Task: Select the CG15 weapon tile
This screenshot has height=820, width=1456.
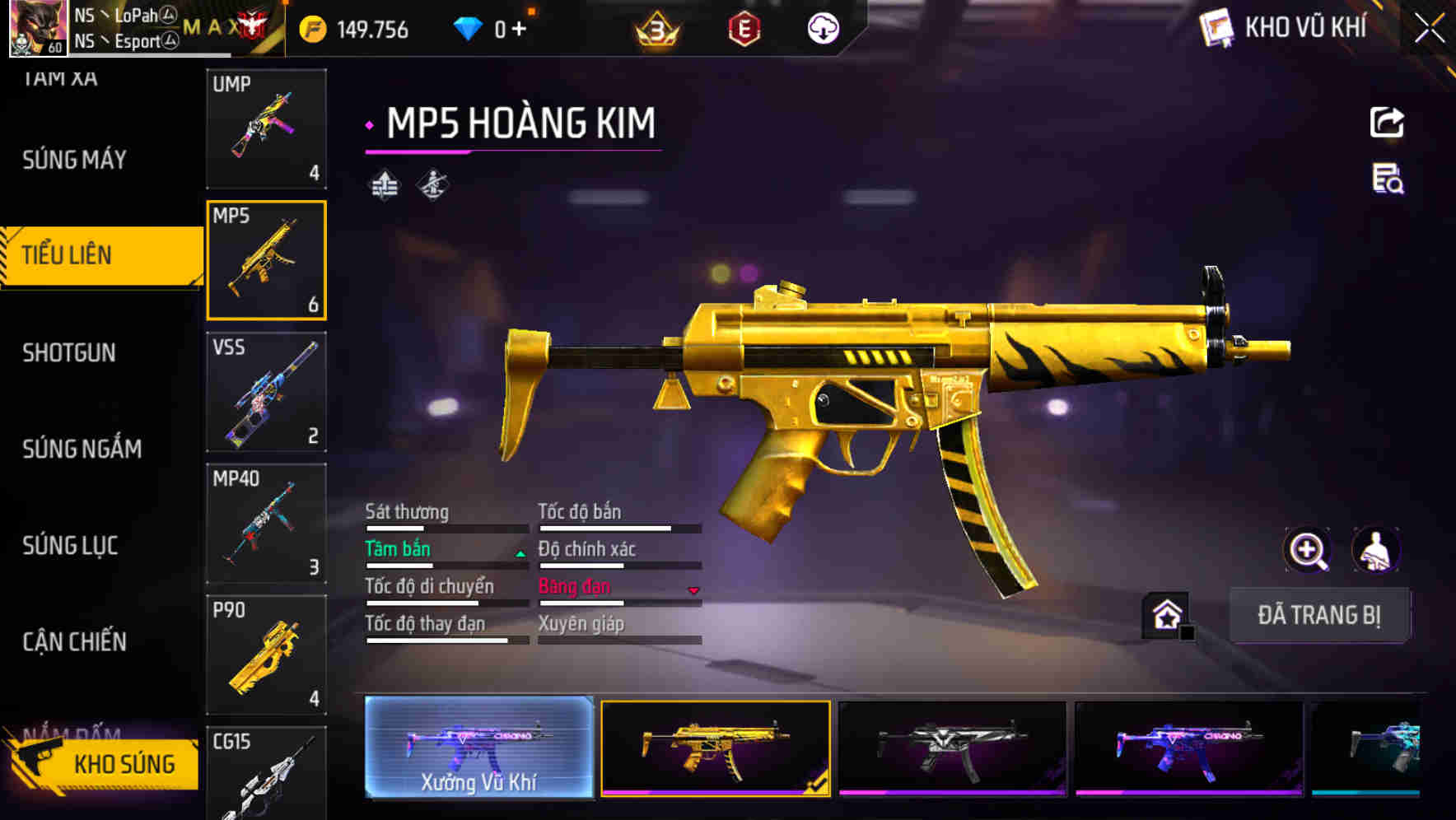Action: click(266, 774)
